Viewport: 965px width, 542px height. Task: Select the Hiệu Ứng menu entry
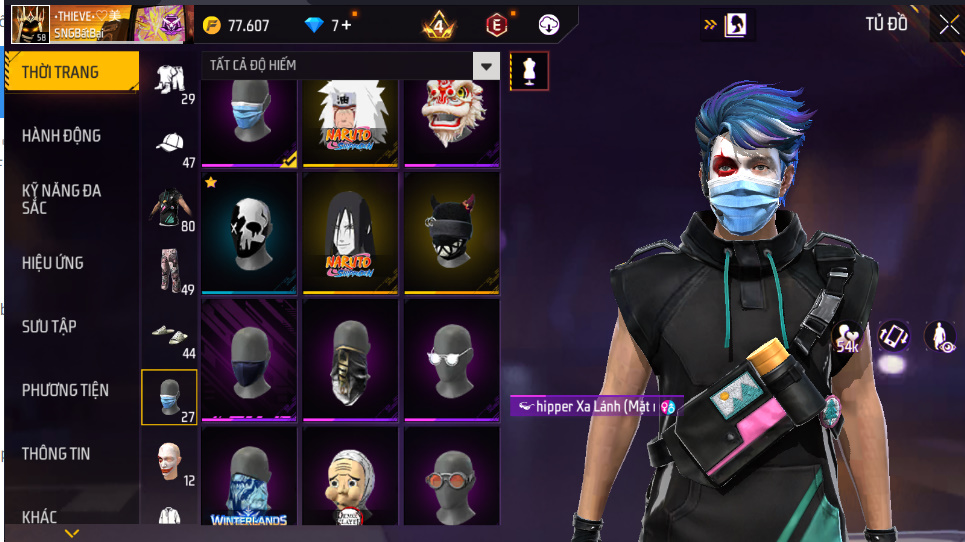[x=53, y=263]
